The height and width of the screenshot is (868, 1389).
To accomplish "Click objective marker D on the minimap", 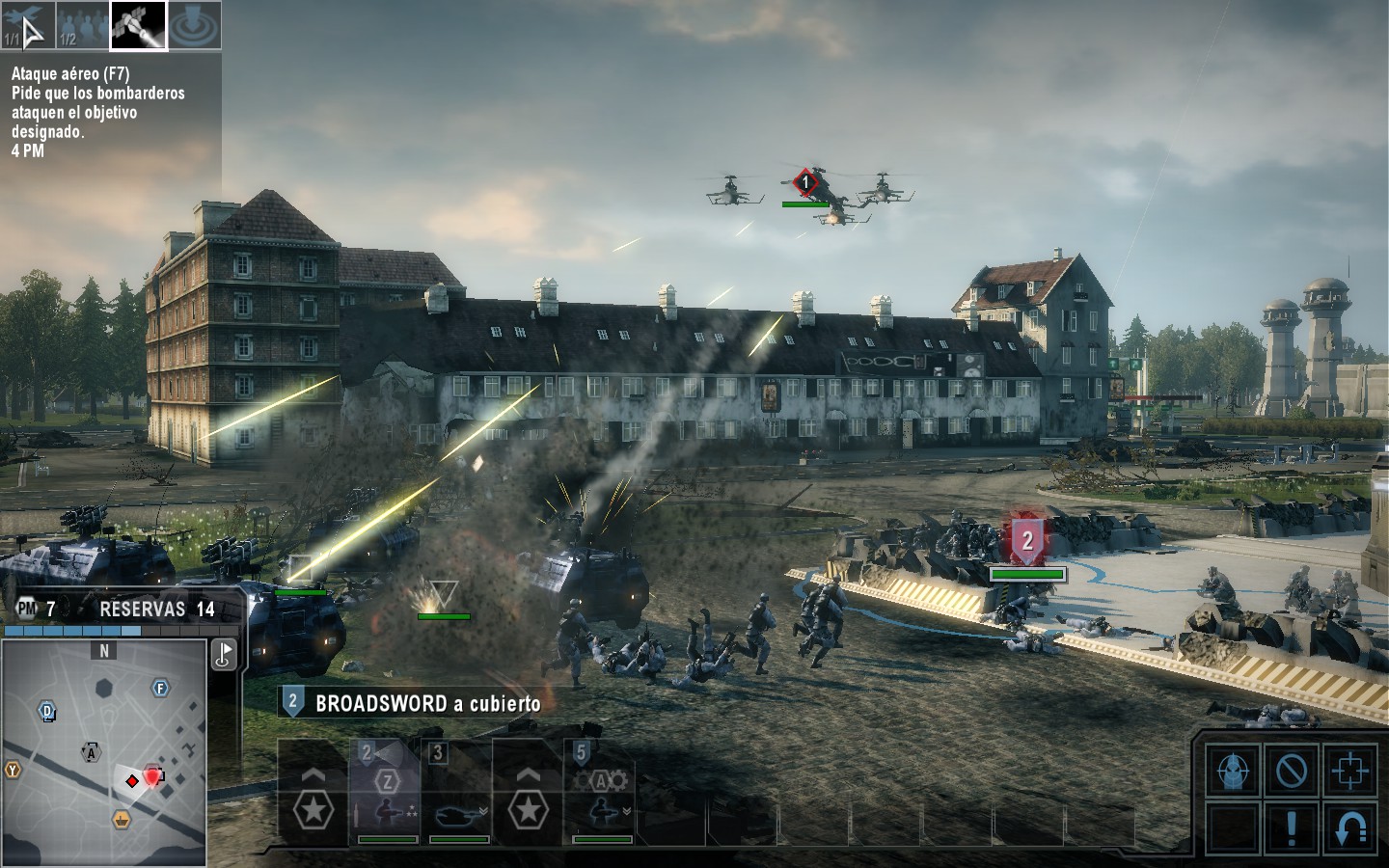I will pos(47,713).
